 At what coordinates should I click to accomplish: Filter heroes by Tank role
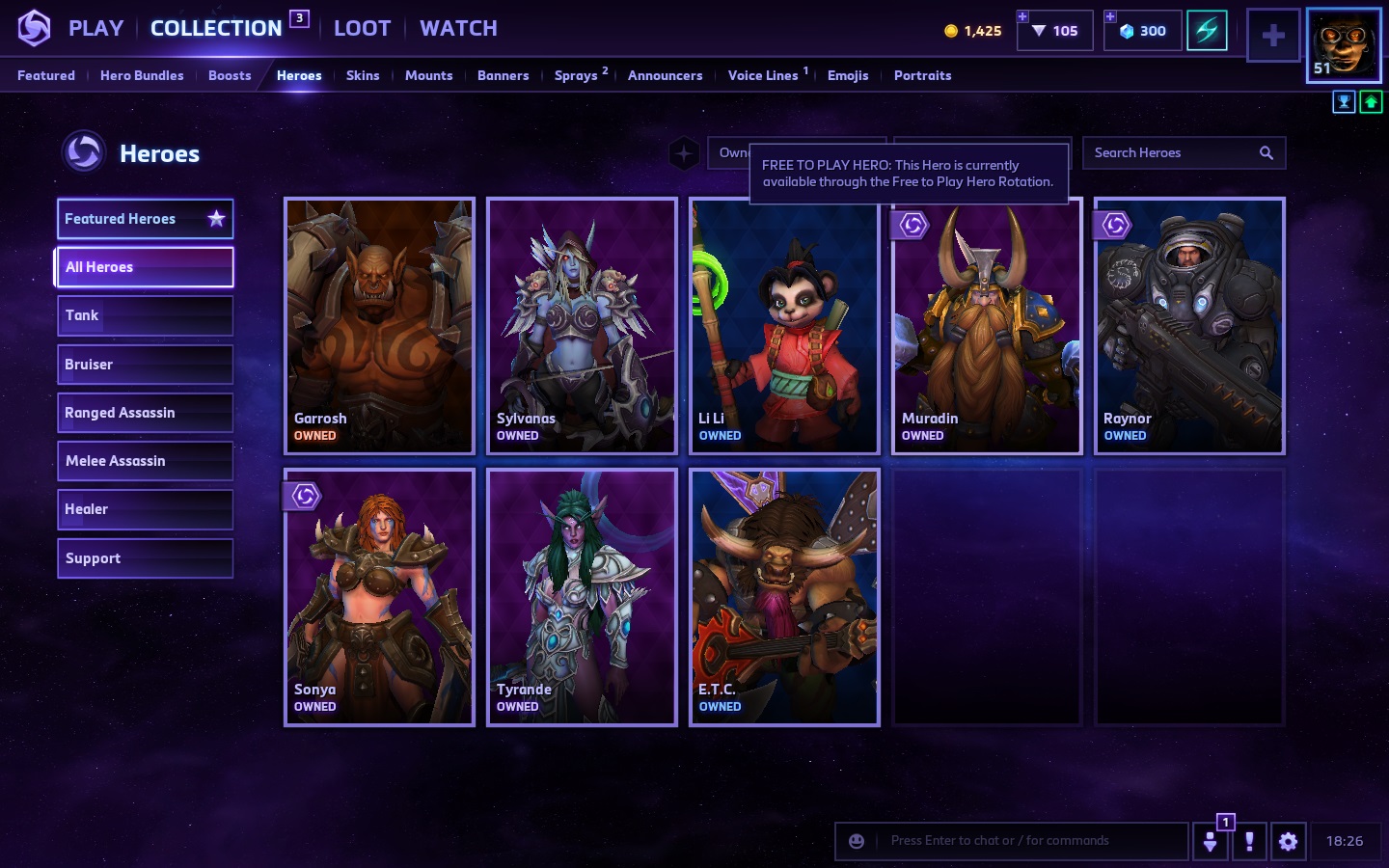(x=145, y=315)
